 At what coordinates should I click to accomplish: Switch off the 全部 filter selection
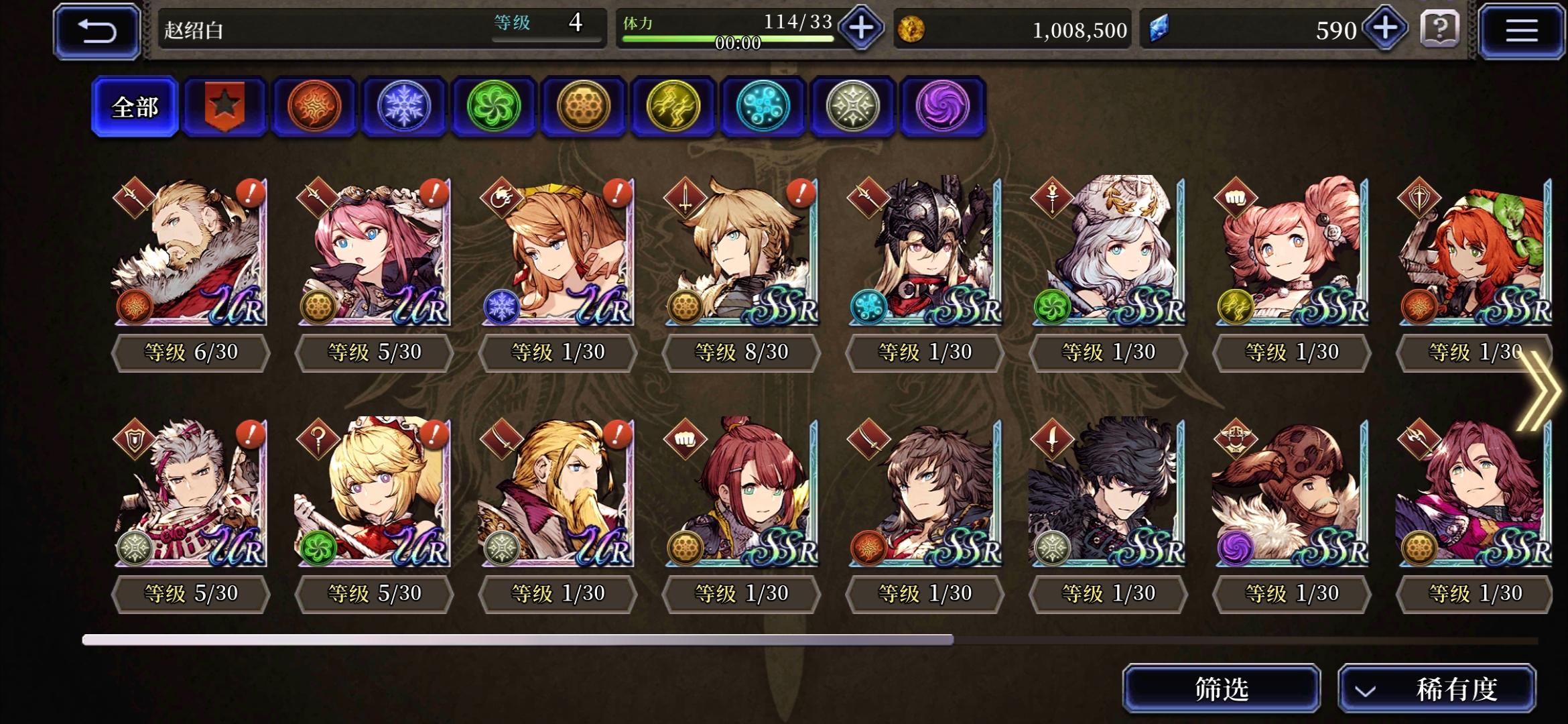click(x=136, y=107)
